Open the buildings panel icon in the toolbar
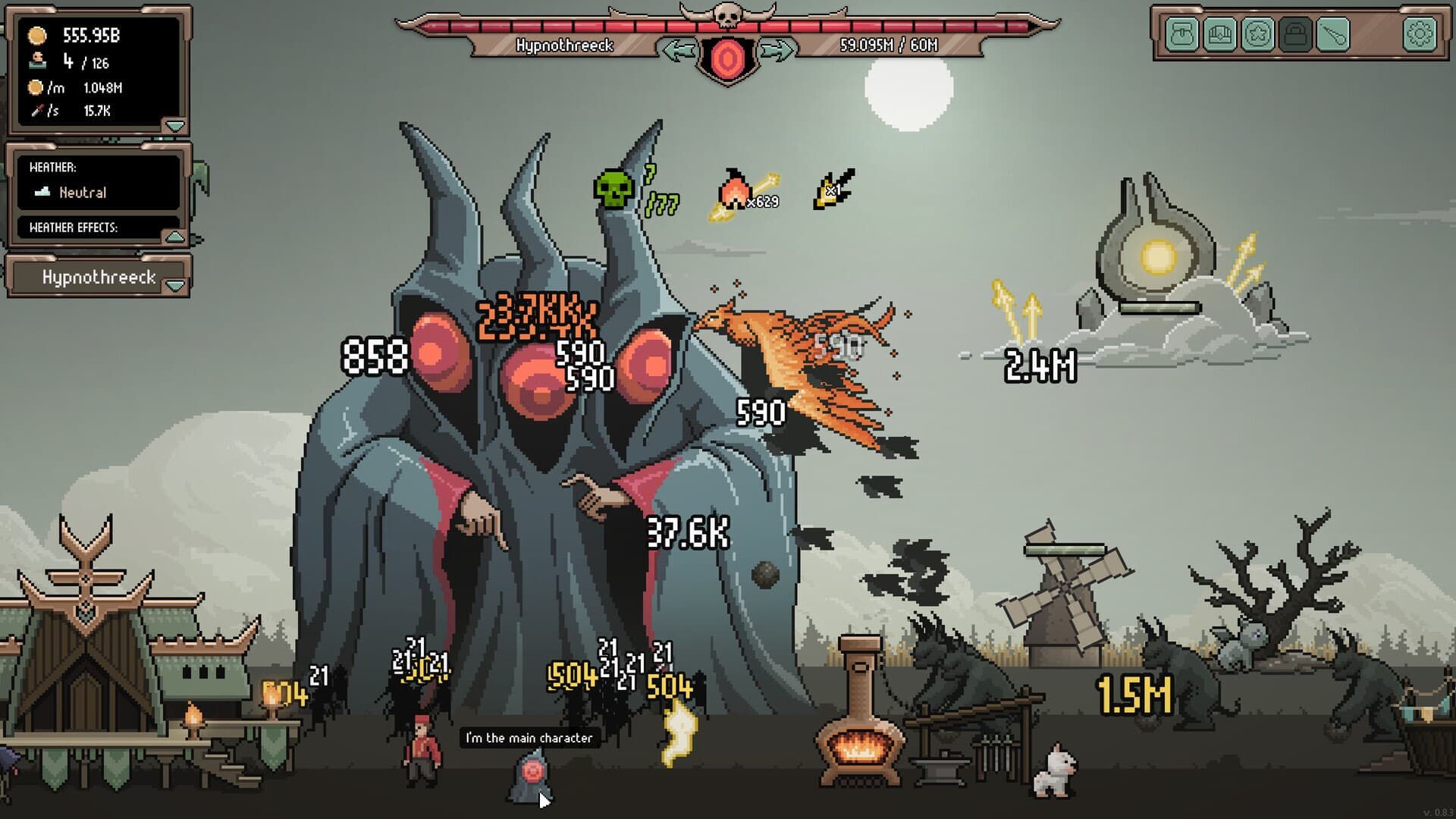The image size is (1456, 819). click(1219, 34)
